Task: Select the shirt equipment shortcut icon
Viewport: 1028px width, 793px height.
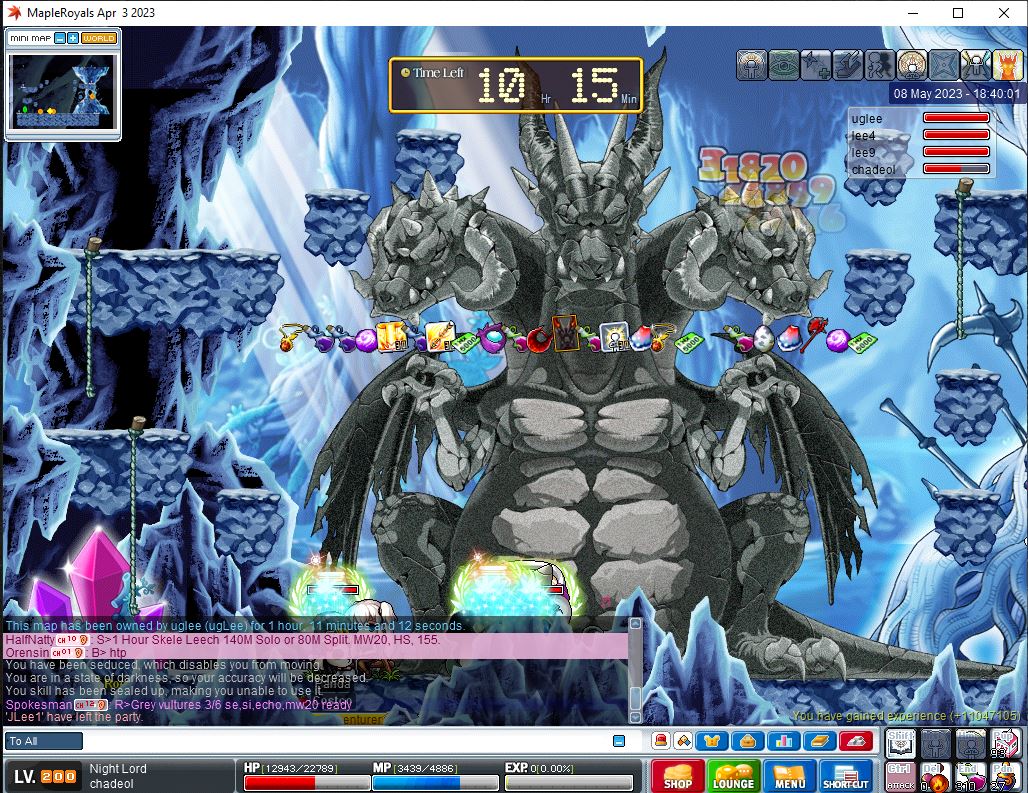Action: [x=713, y=741]
